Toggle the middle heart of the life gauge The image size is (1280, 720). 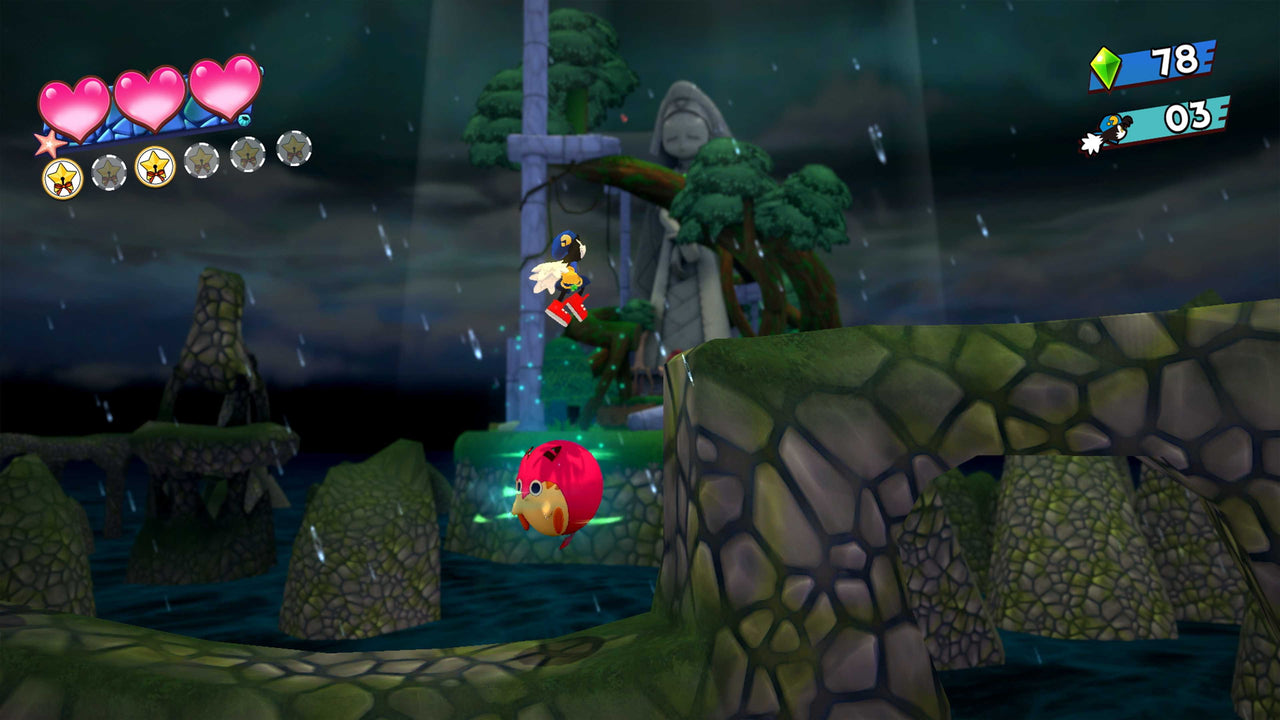pos(148,100)
